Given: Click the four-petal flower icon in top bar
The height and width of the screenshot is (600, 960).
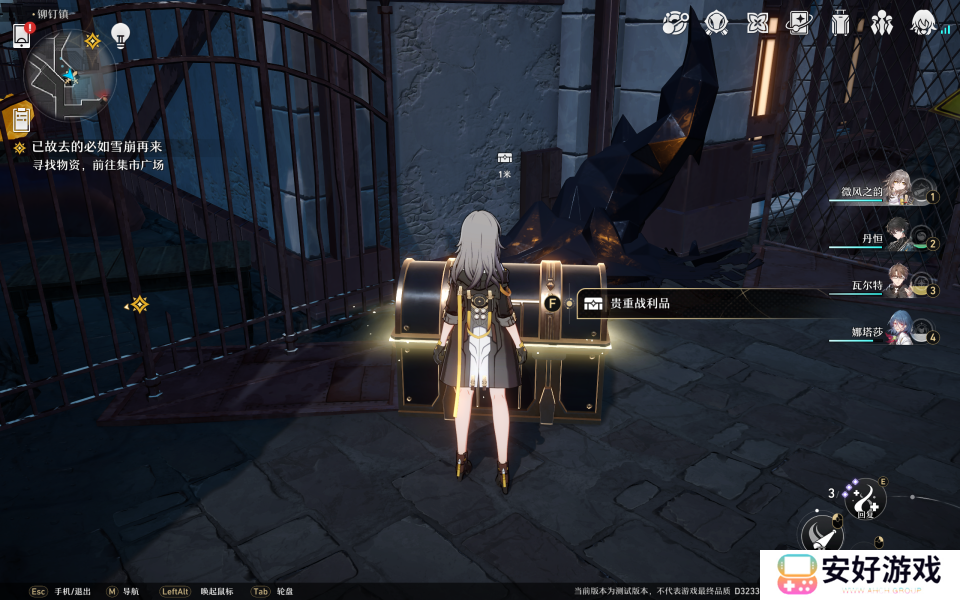Looking at the screenshot, I should (758, 22).
